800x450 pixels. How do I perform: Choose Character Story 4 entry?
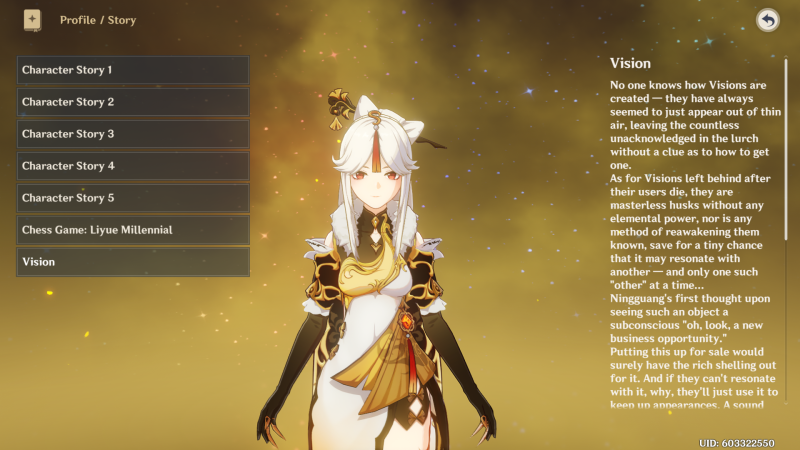[x=132, y=166]
